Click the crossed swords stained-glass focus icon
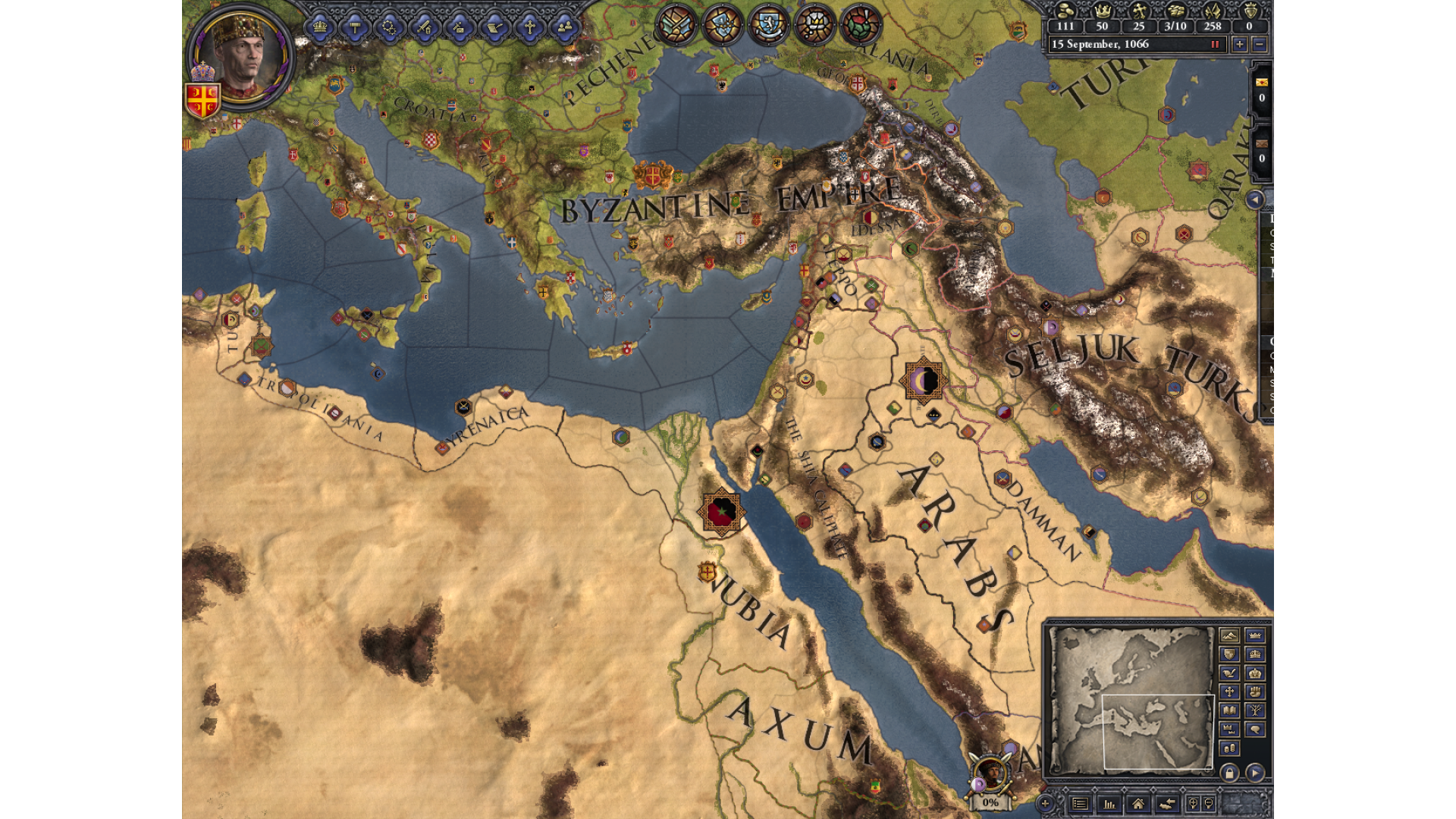The image size is (1456, 819). pyautogui.click(x=676, y=24)
